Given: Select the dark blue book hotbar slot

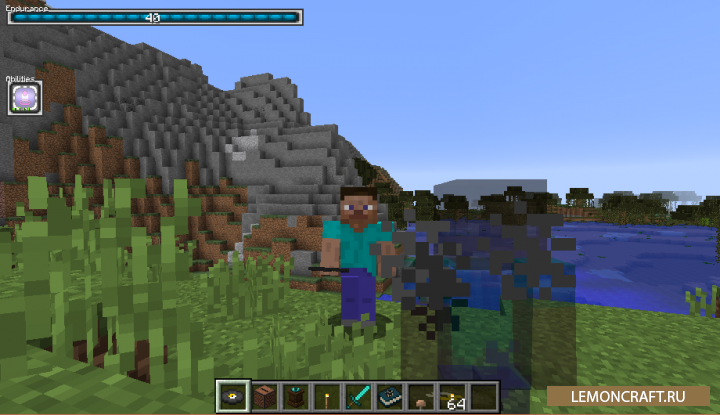Looking at the screenshot, I should pyautogui.click(x=389, y=395).
